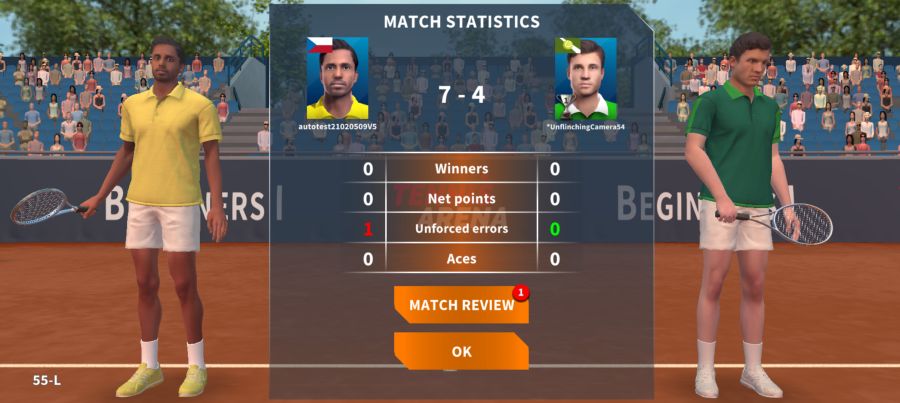Screen dimensions: 900x403
Task: Confirm match statistics with OK
Action: click(461, 351)
